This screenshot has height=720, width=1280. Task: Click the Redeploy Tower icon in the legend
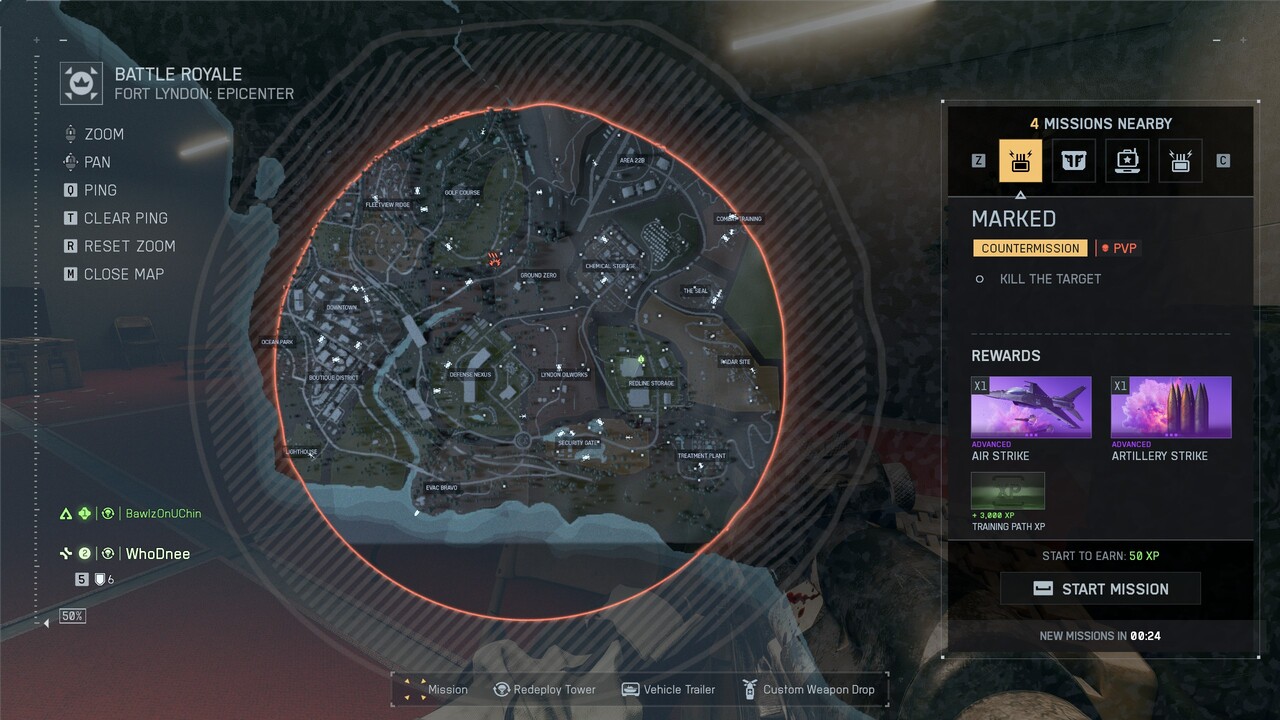[500, 689]
